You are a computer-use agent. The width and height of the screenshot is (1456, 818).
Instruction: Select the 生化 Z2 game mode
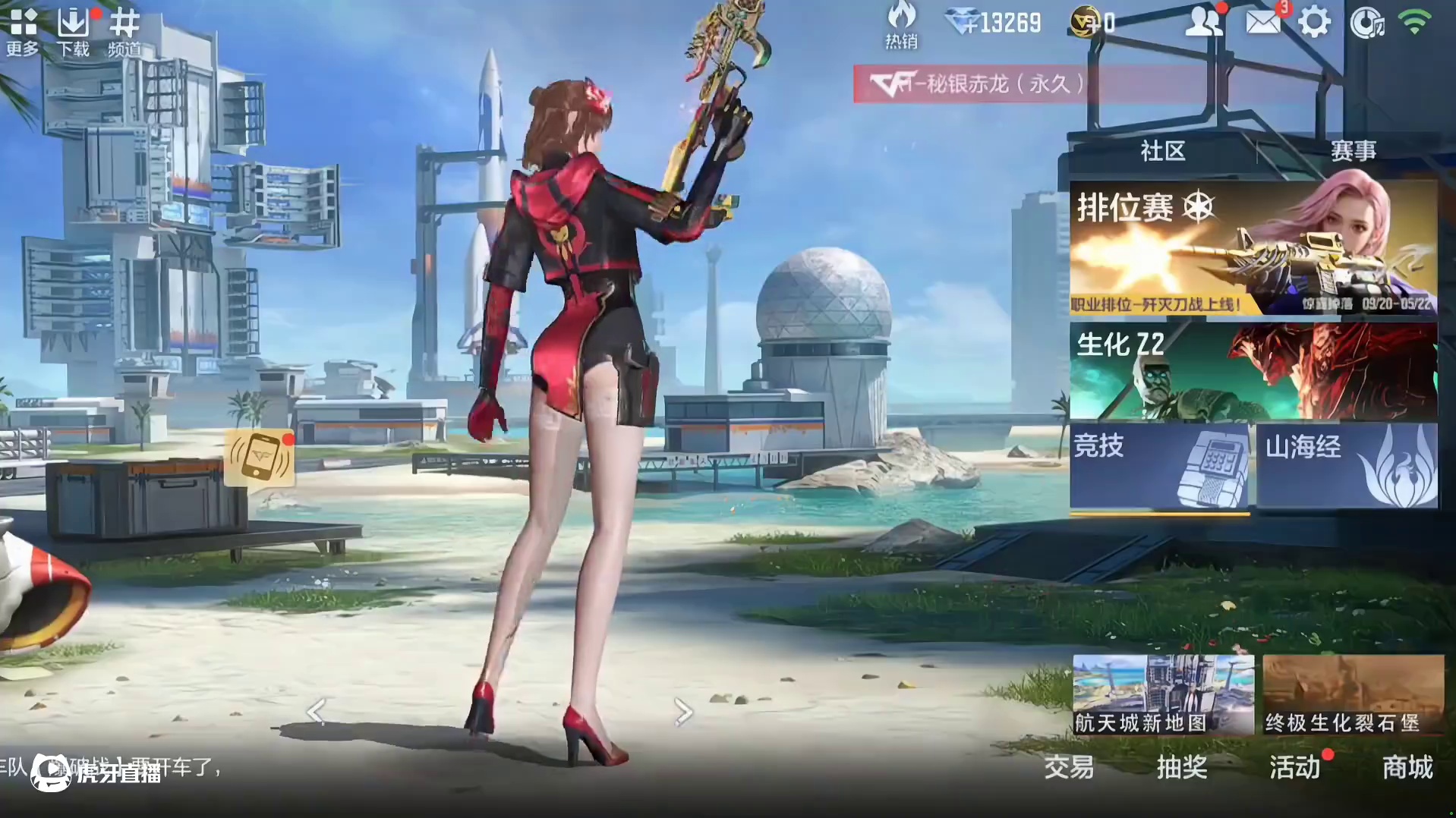[1253, 371]
